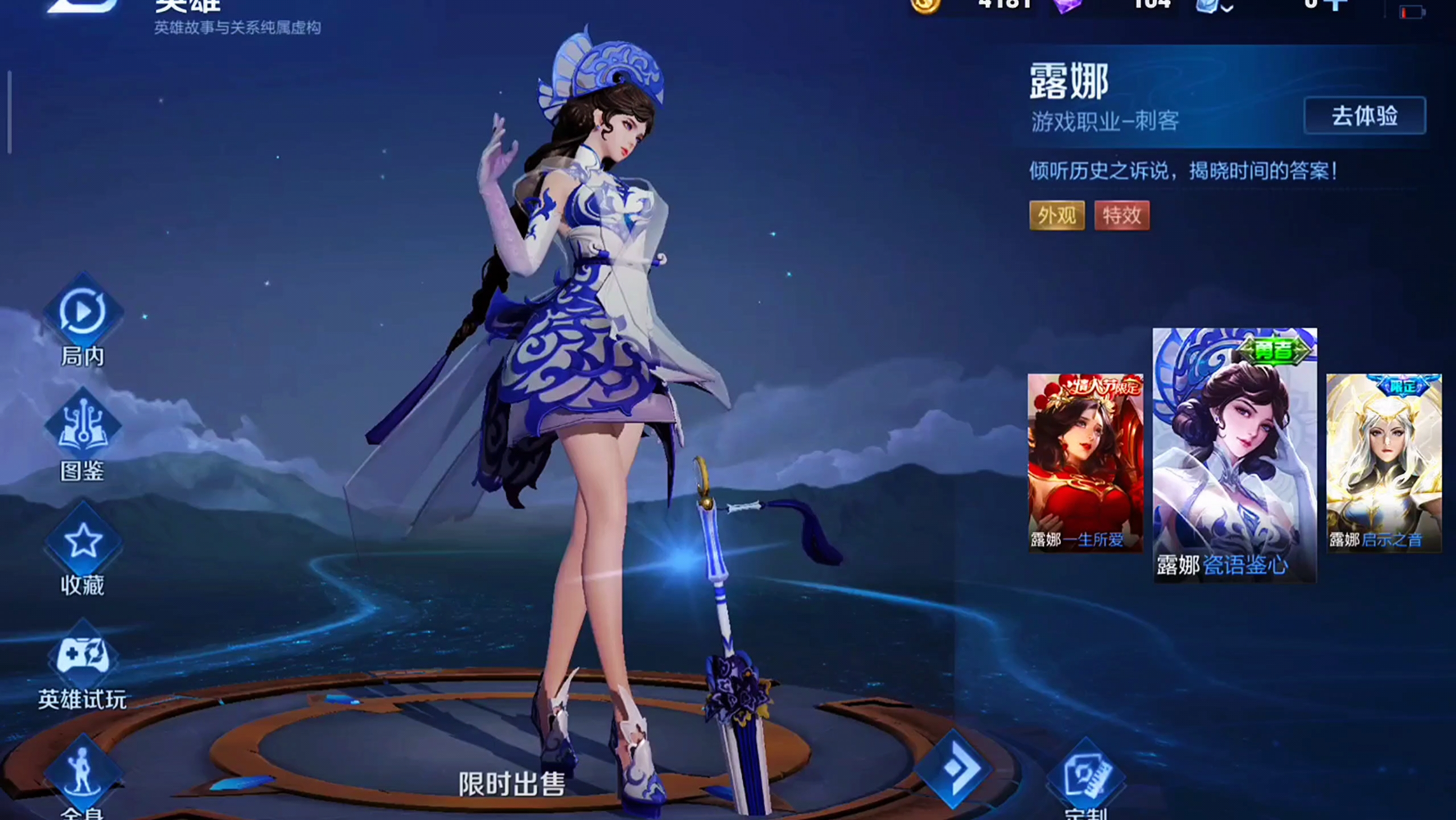Select the 外观 tag
This screenshot has width=1456, height=820.
(x=1056, y=215)
